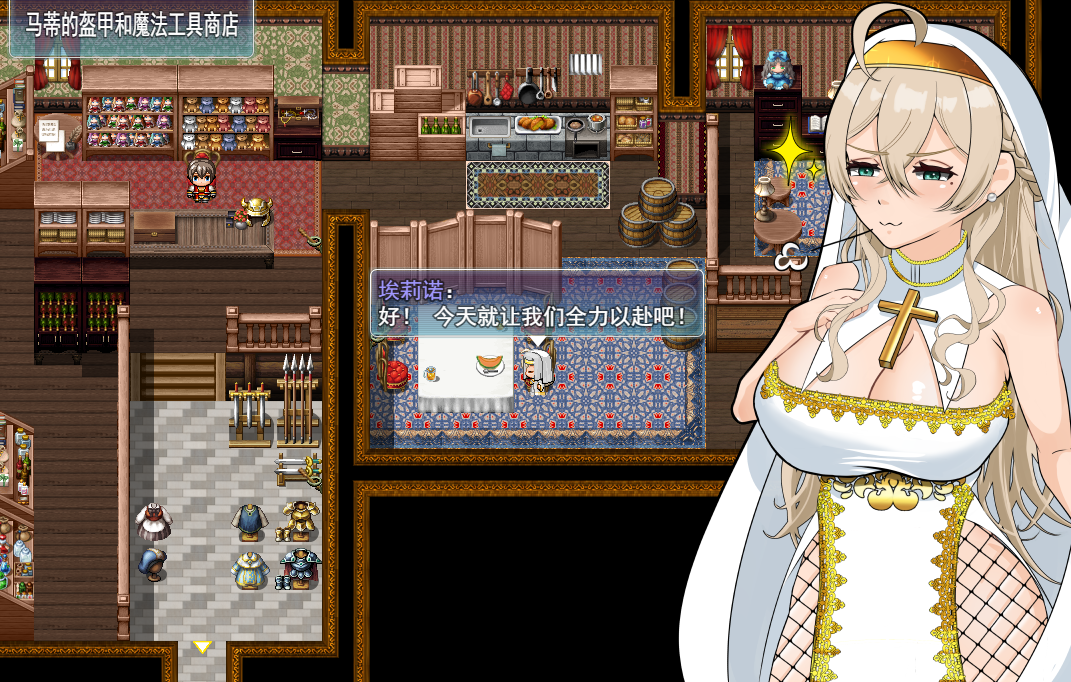Advance Elino's dialogue message box
Viewport: 1071px width, 682px height.
click(538, 304)
